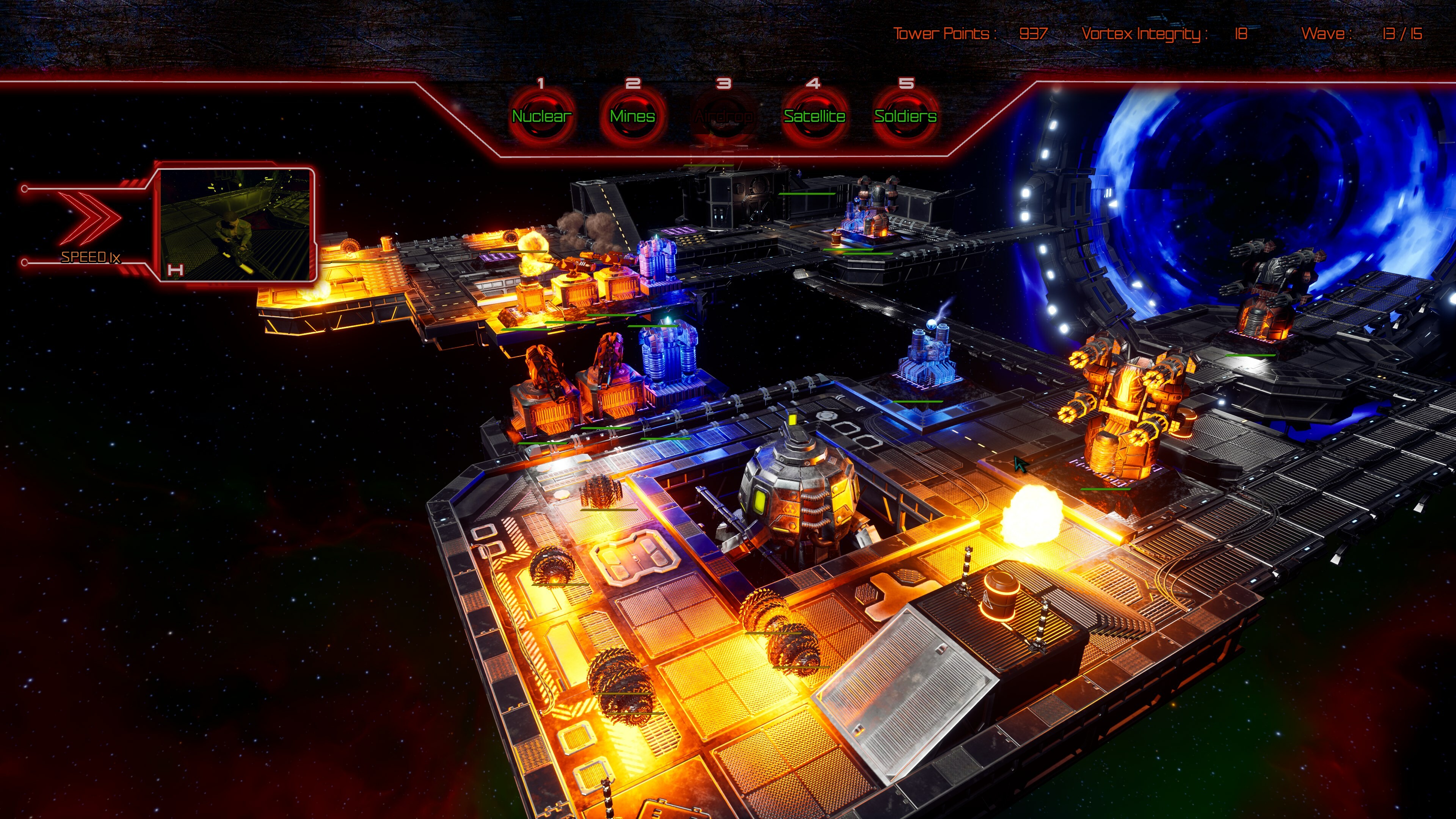1456x819 pixels.
Task: Launch the Satellite ability
Action: (x=814, y=116)
